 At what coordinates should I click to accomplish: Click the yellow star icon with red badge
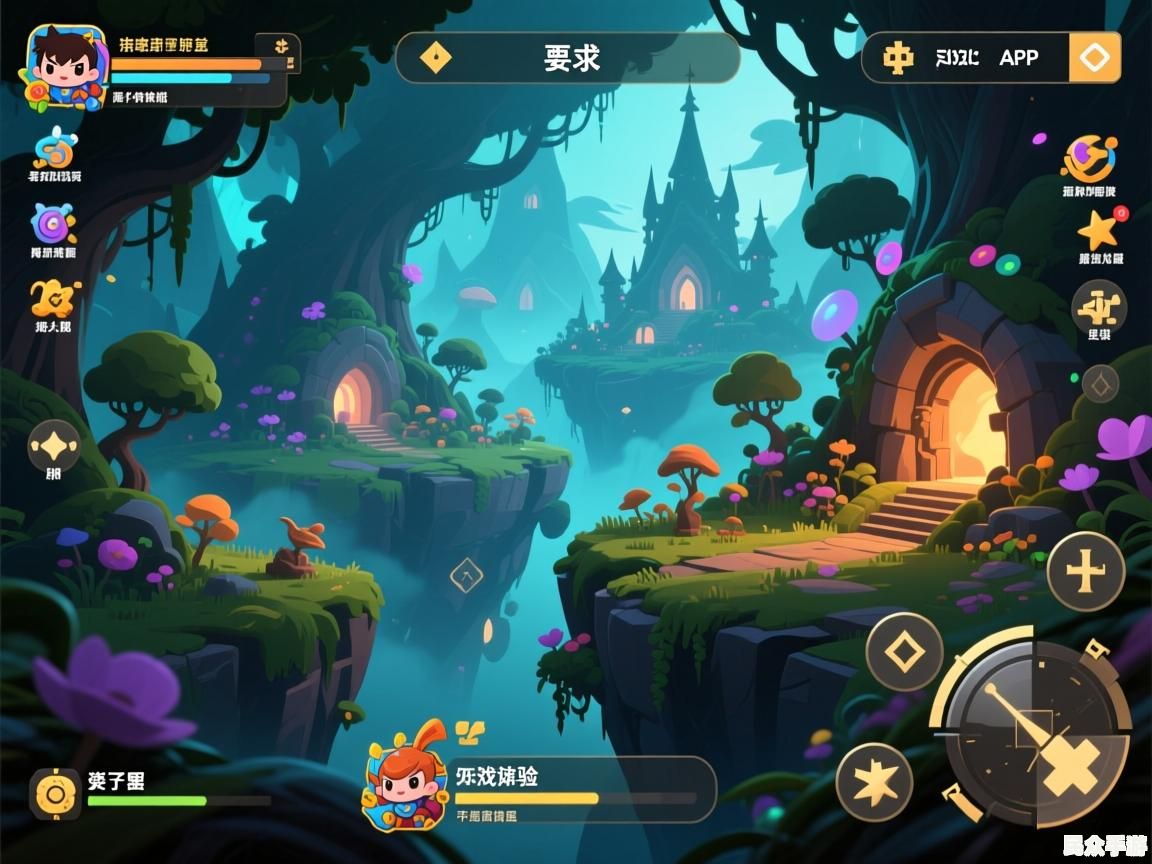(x=1100, y=231)
